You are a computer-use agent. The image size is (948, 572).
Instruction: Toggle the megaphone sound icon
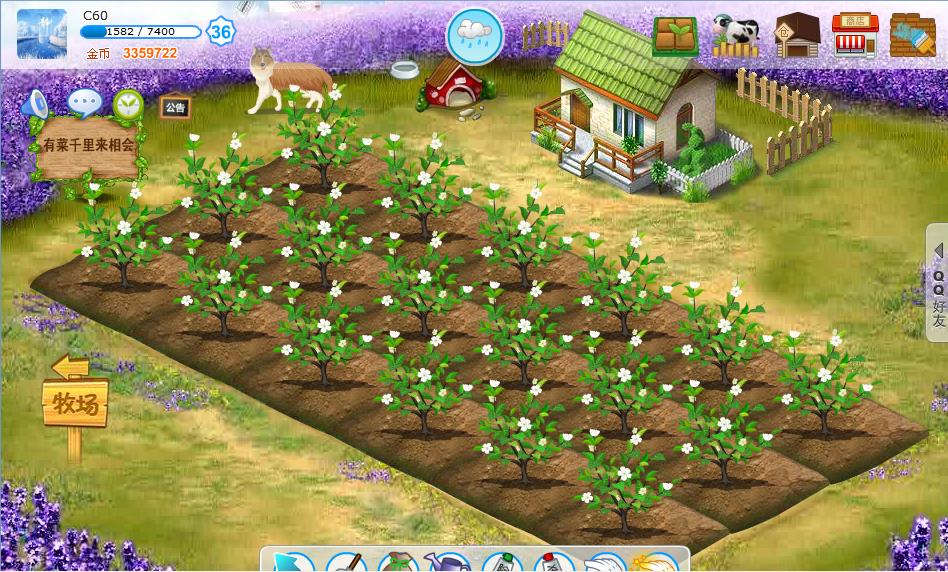pos(36,104)
